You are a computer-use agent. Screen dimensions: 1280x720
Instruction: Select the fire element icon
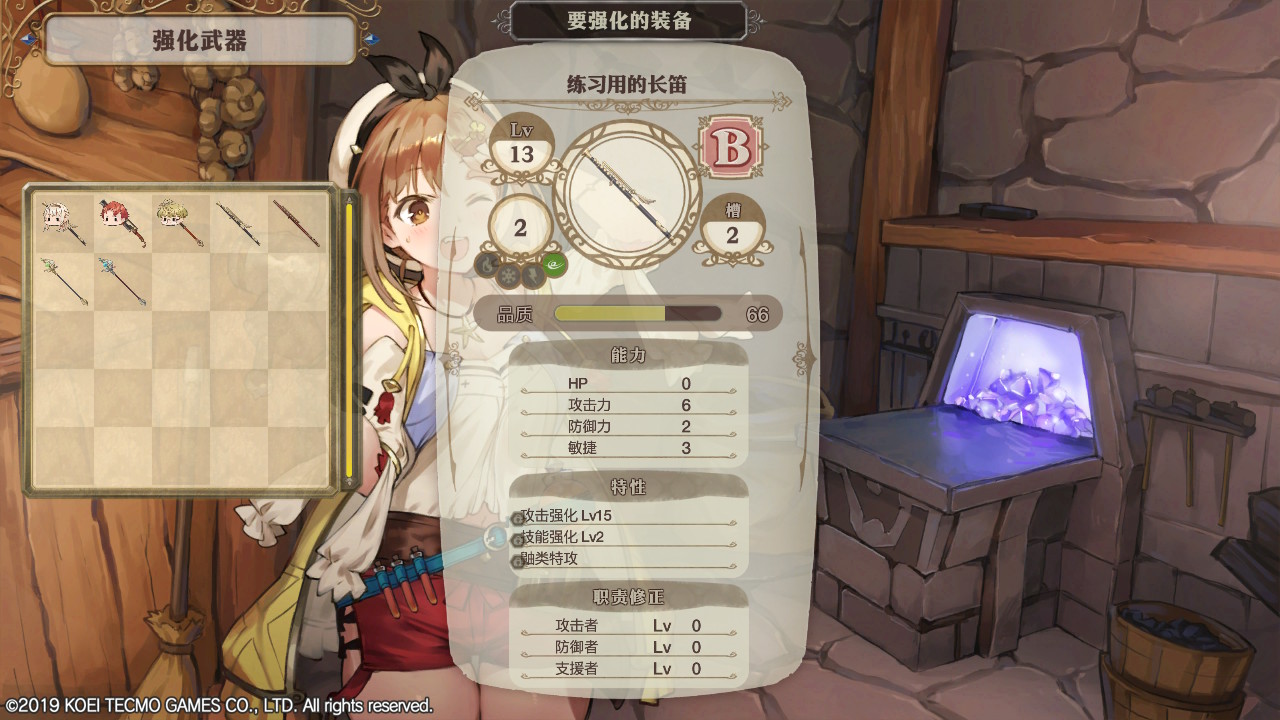click(485, 263)
